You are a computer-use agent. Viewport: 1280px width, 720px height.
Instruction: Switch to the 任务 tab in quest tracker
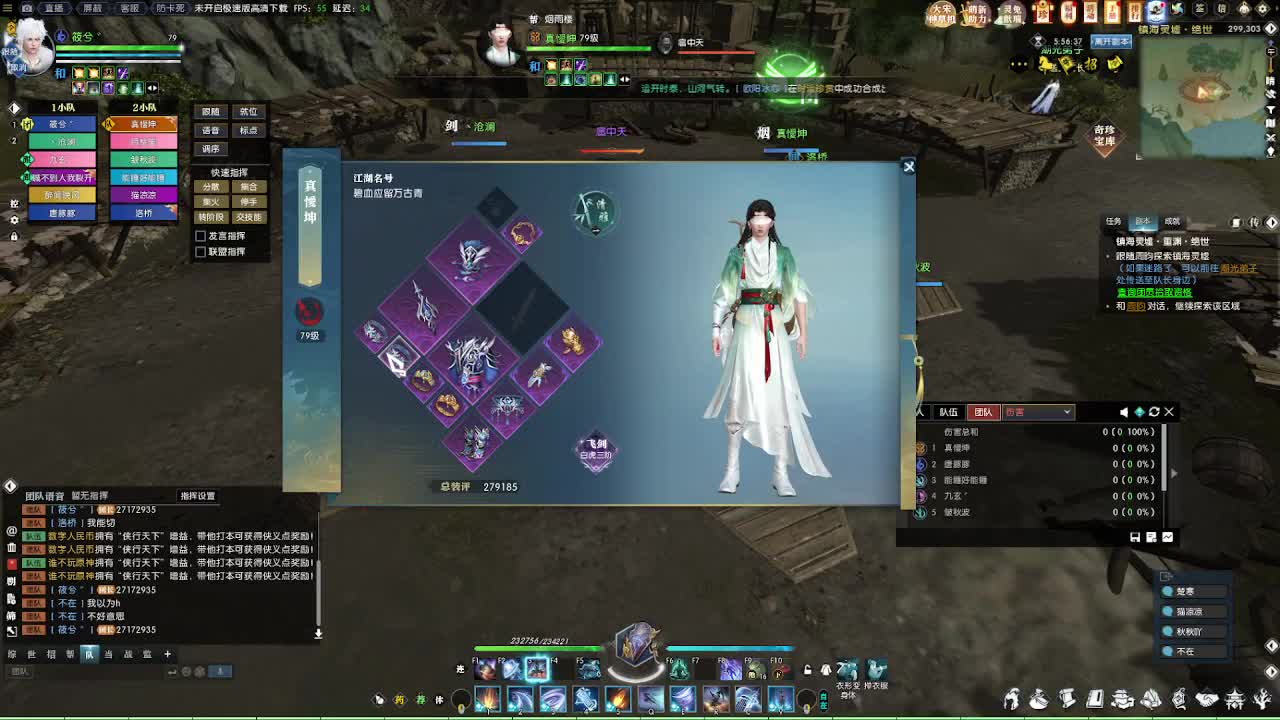click(1115, 221)
